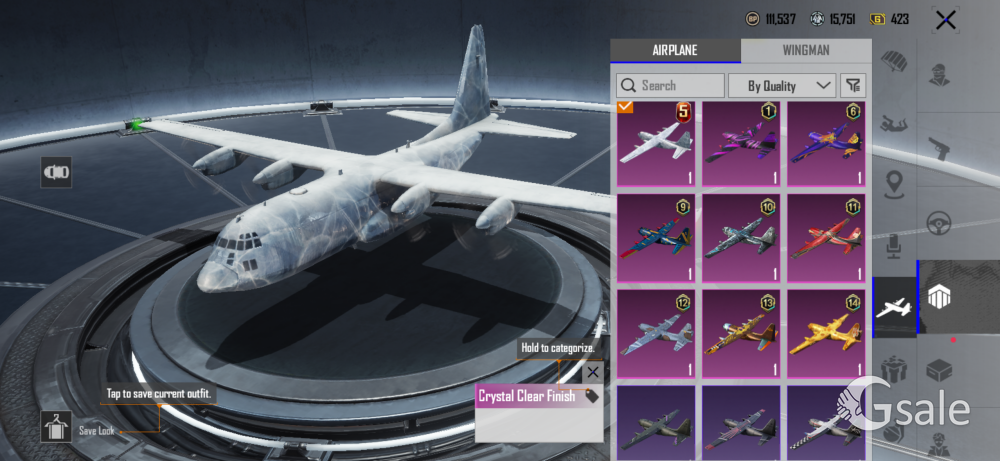Select the golden yellow airplane skin
This screenshot has width=1000, height=461.
coord(826,332)
